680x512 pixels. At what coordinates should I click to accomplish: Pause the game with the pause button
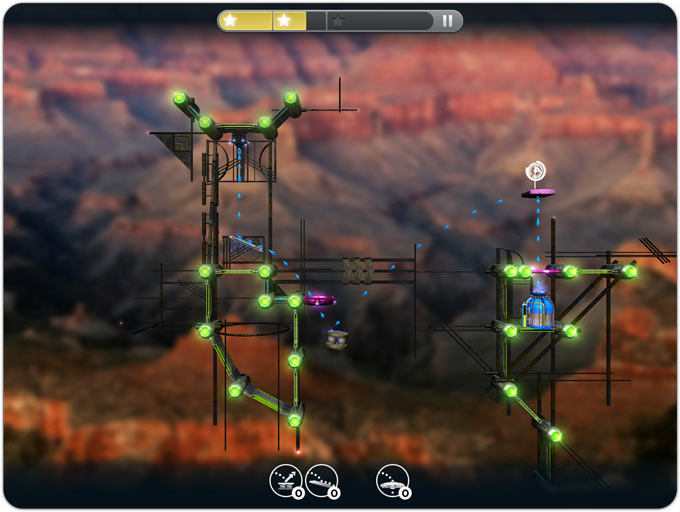click(x=447, y=20)
